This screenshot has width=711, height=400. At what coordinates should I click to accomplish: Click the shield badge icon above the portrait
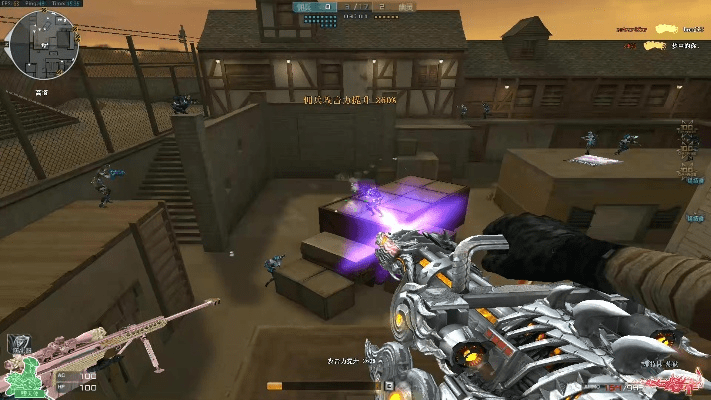click(16, 342)
